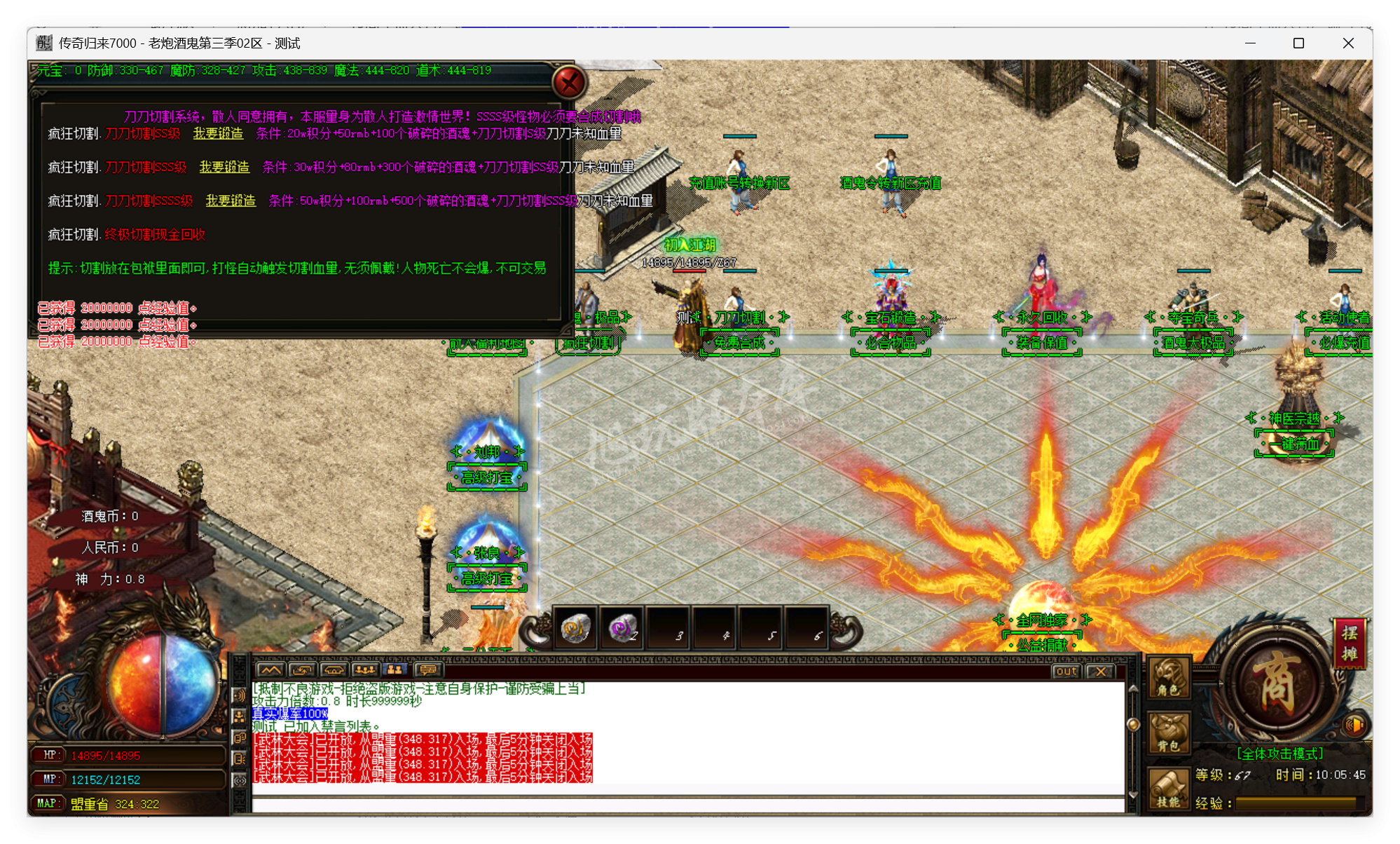Viewport: 1400px width, 844px height.
Task: Select the three-person party icon in the chat toolbar
Action: click(366, 670)
